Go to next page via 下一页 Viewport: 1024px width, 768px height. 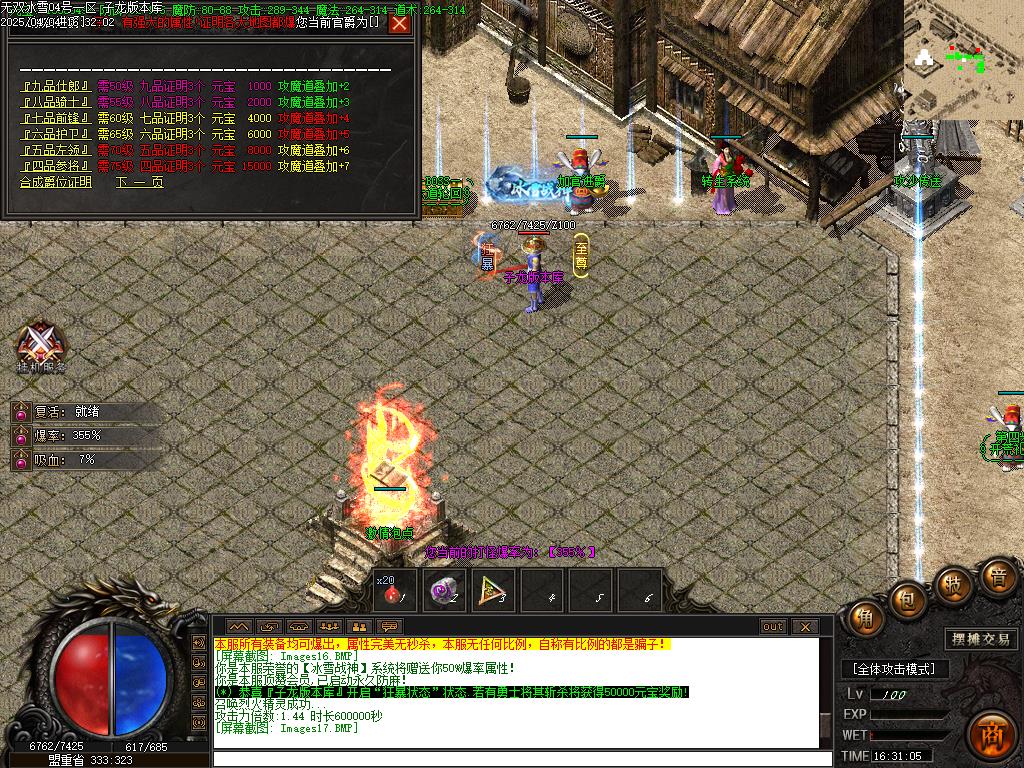pyautogui.click(x=139, y=183)
